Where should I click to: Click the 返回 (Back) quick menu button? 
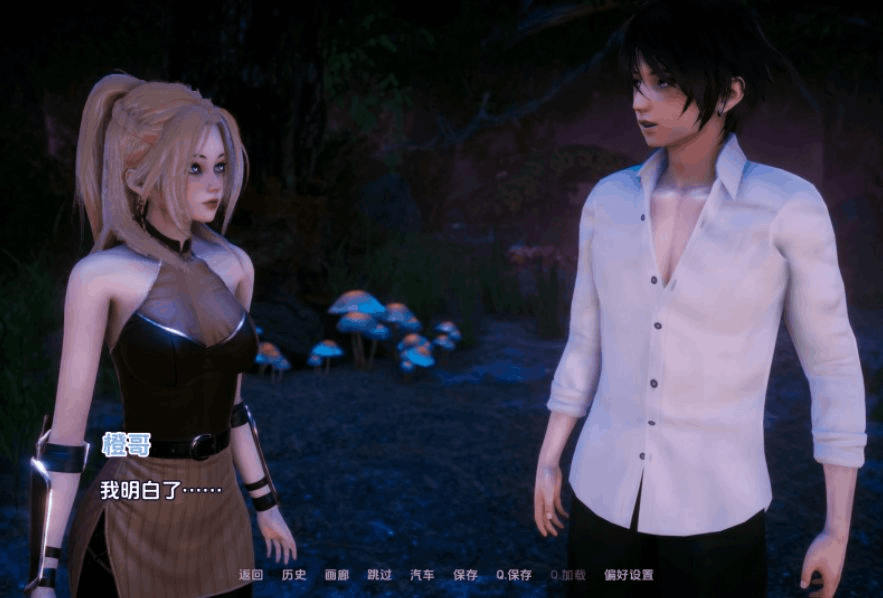click(250, 575)
